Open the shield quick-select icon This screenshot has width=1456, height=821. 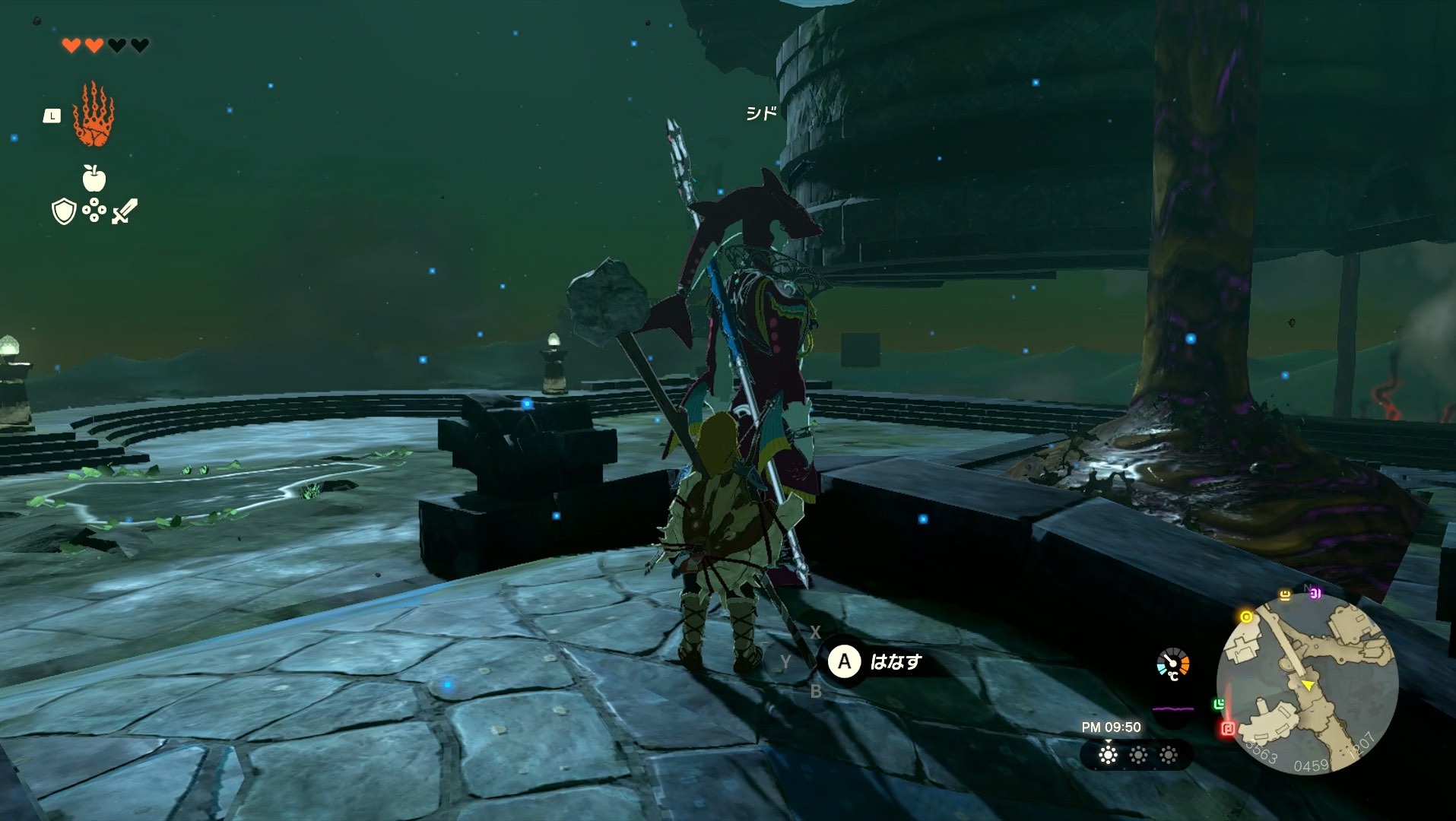[64, 211]
